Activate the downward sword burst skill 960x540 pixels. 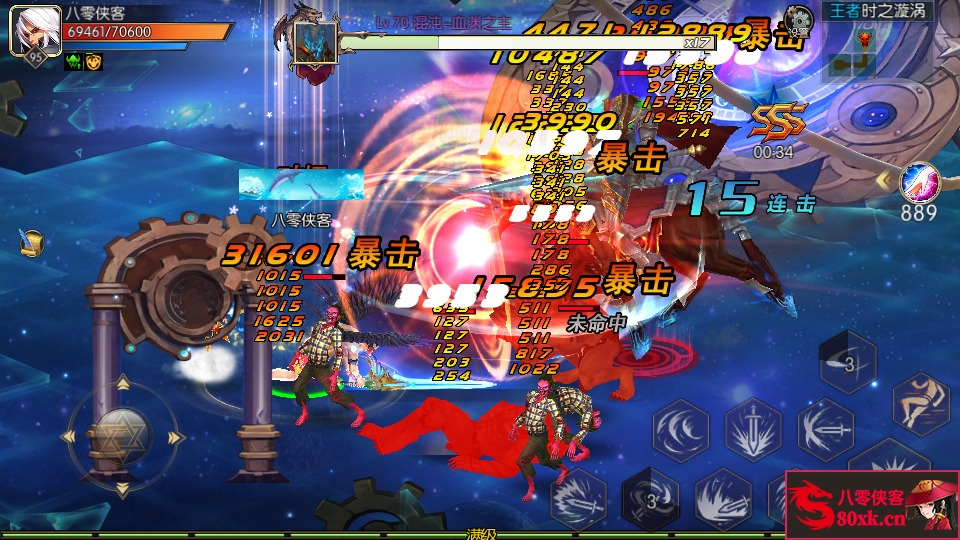point(753,430)
